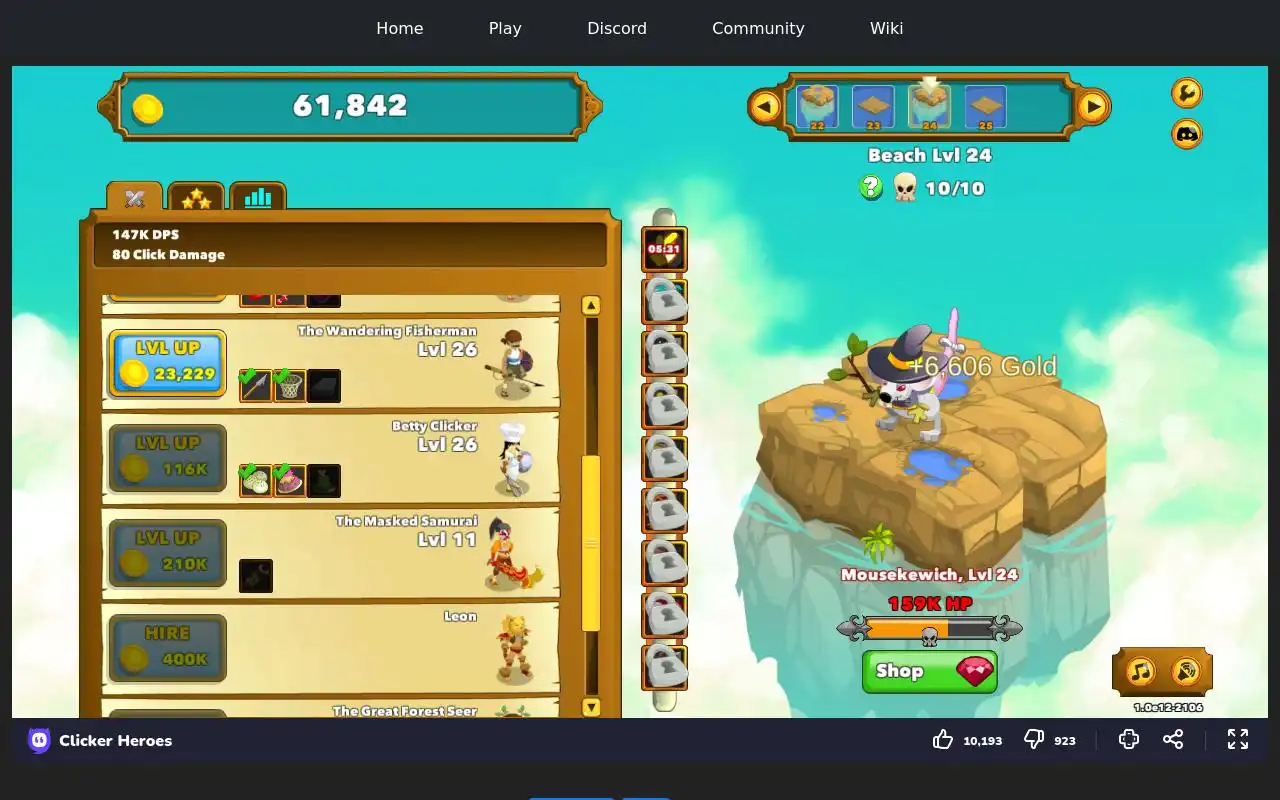1280x800 pixels.
Task: Show the bar chart statistics tab
Action: 258,197
